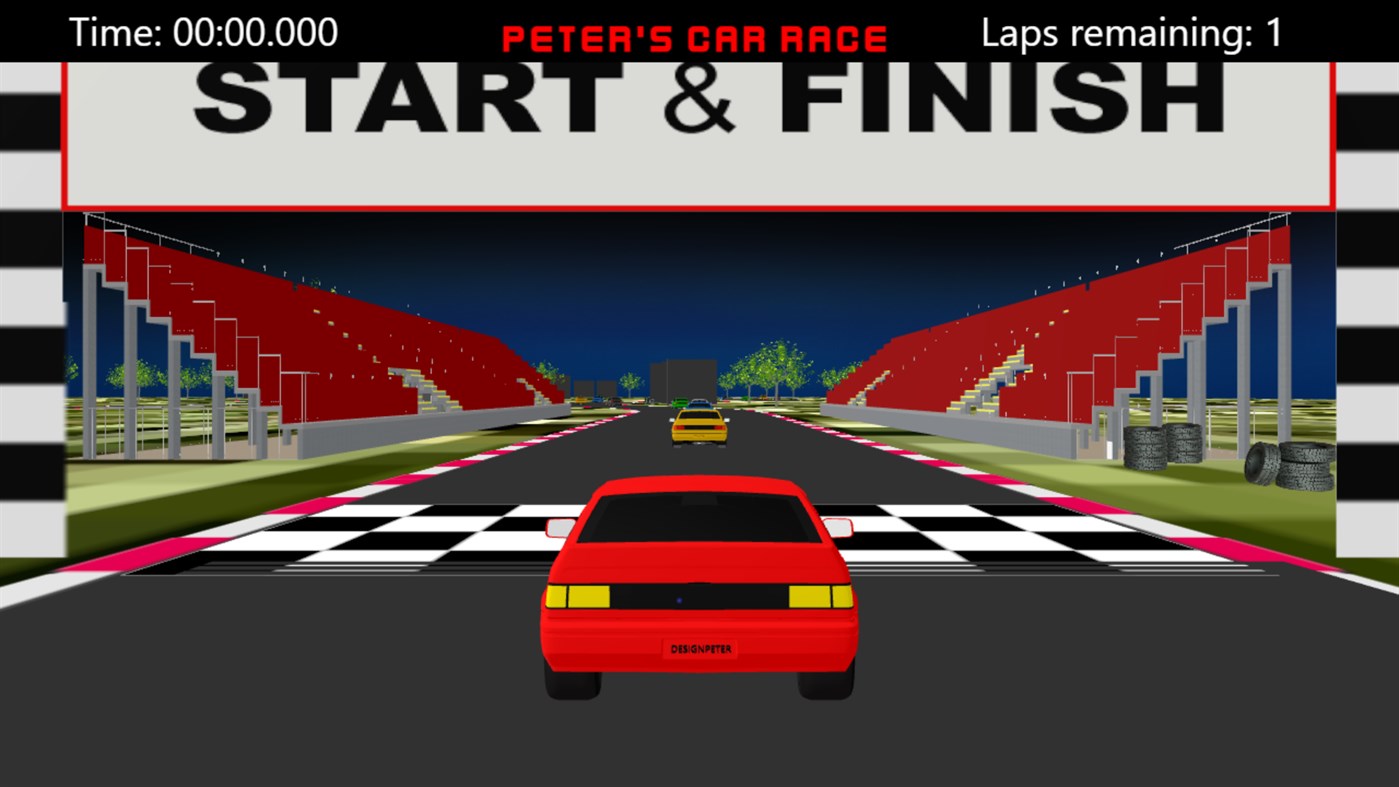
Task: Click the Laps remaining: 1 indicator
Action: click(1130, 32)
